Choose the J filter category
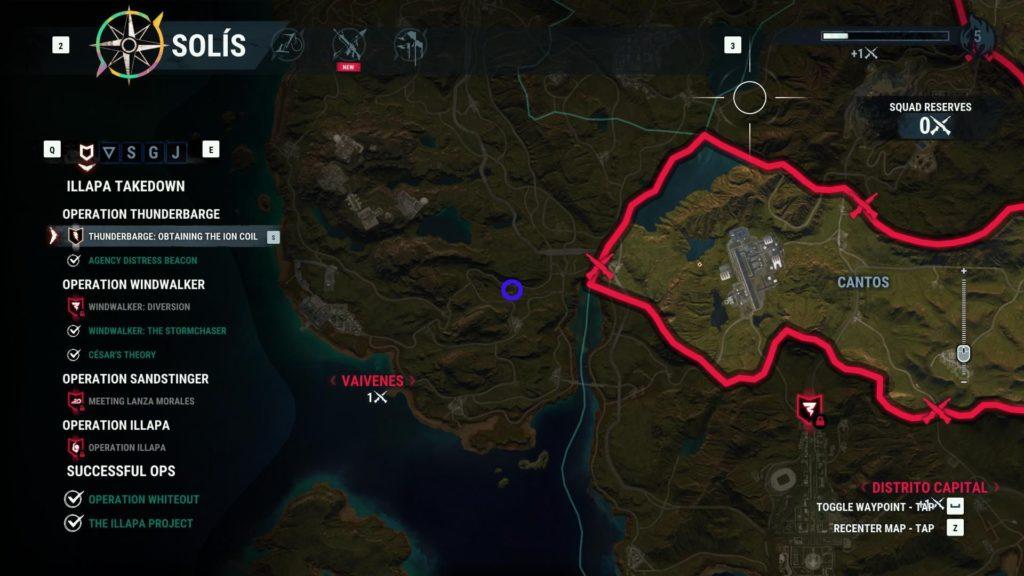The height and width of the screenshot is (576, 1024). pos(176,153)
